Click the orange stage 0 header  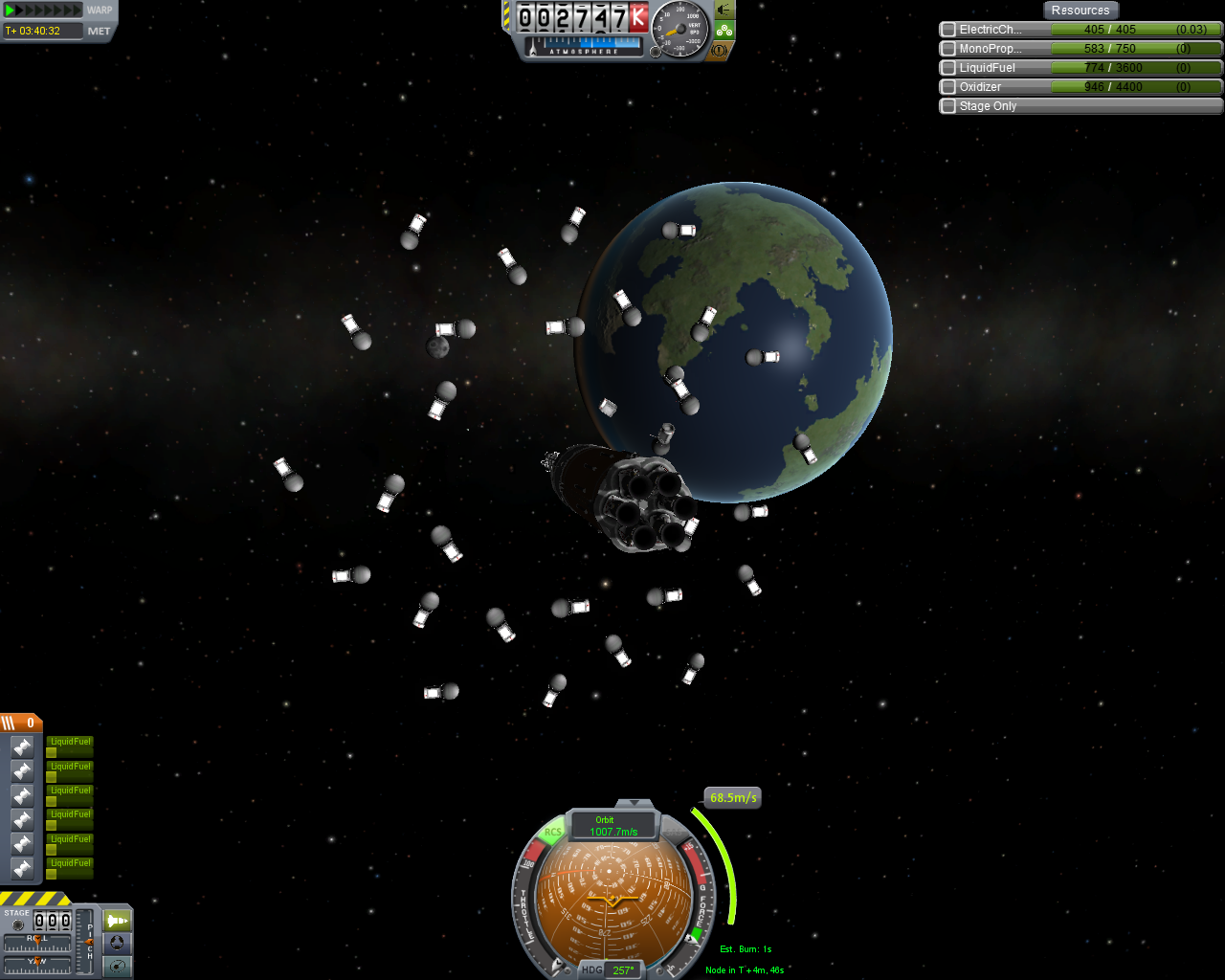point(20,723)
